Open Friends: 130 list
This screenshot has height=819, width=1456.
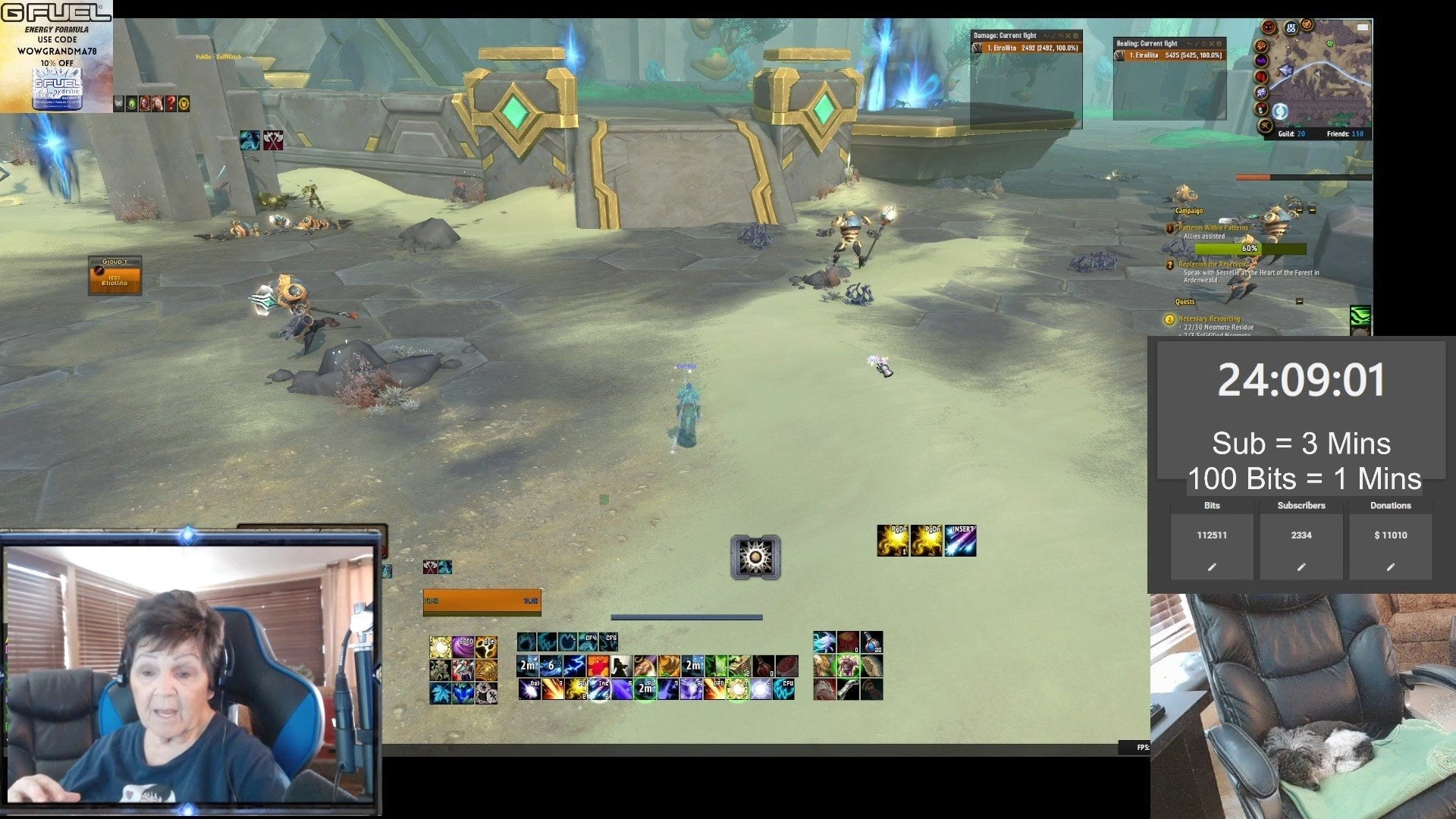point(1345,133)
